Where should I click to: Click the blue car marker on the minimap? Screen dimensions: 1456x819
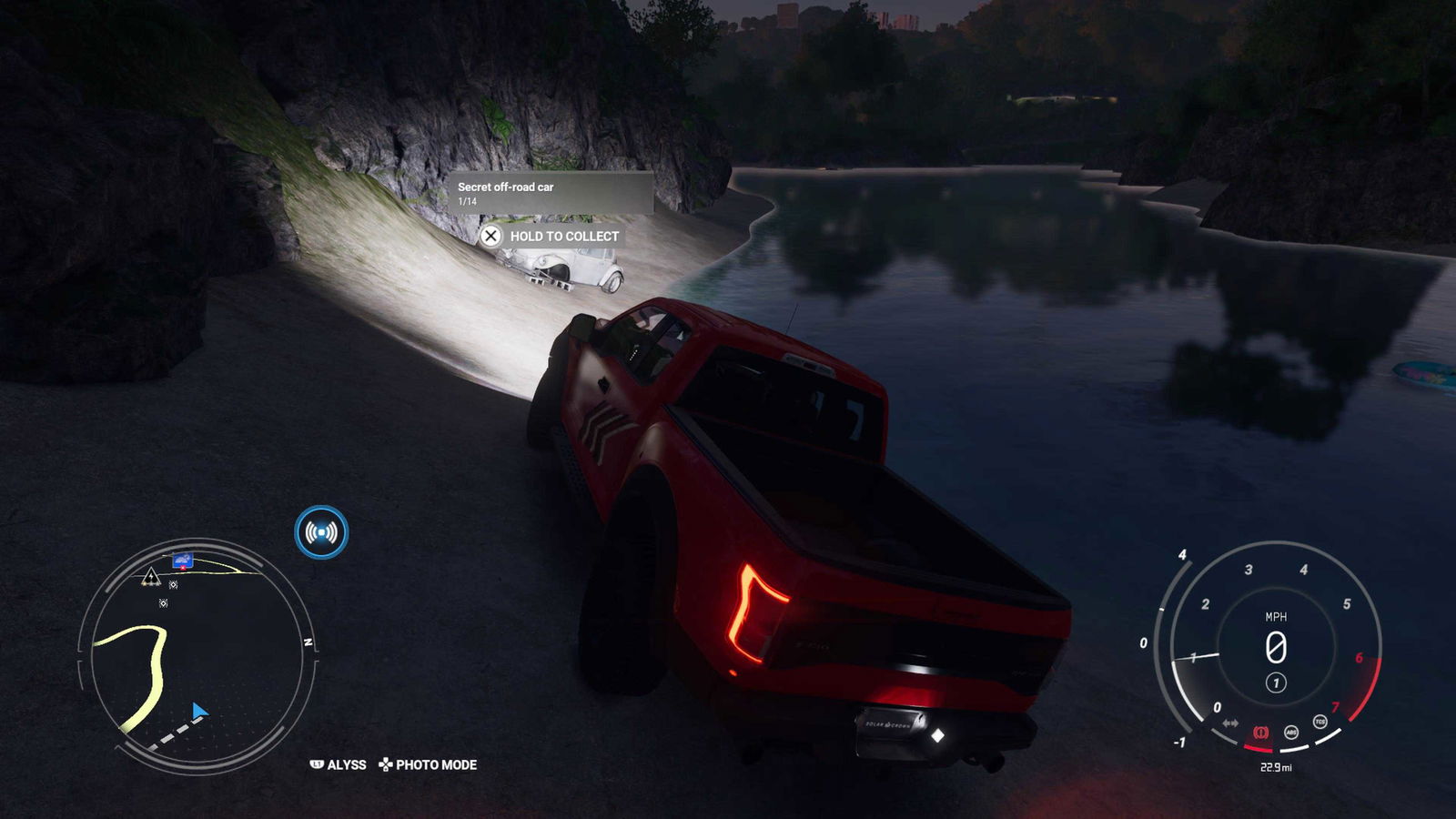183,560
